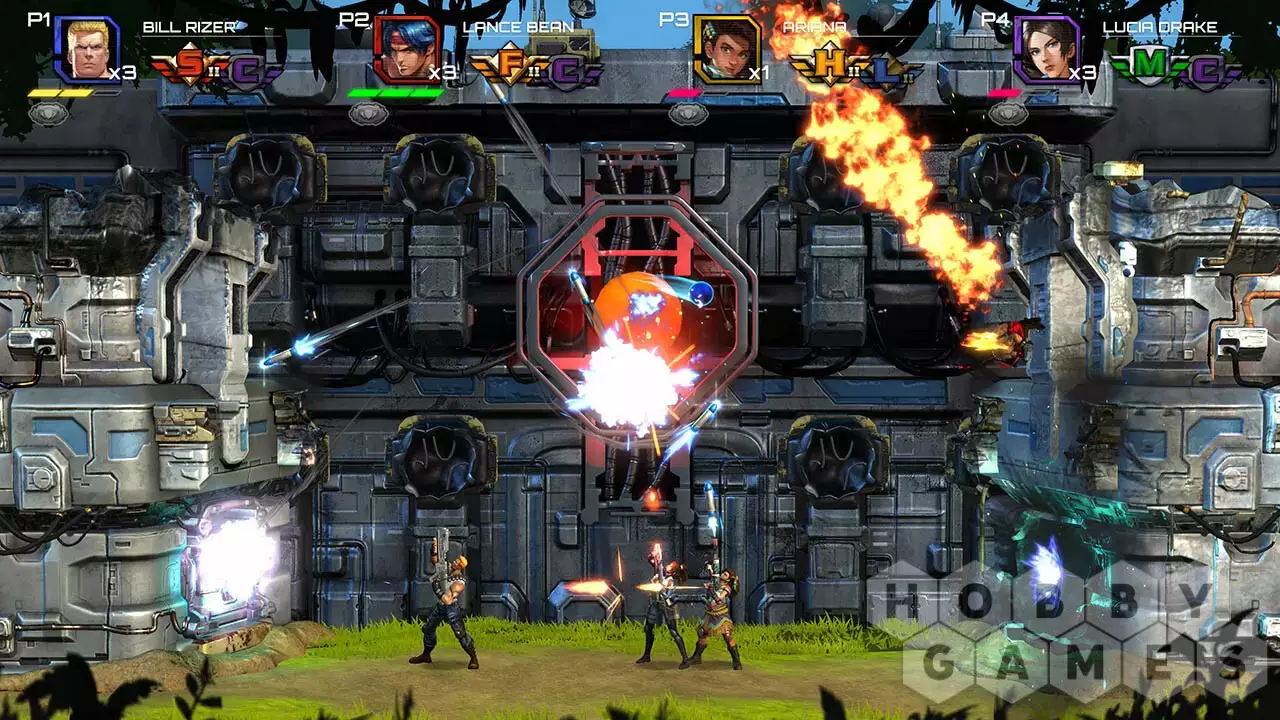Select Ariana's player portrait
Viewport: 1280px width, 720px height.
tap(726, 49)
